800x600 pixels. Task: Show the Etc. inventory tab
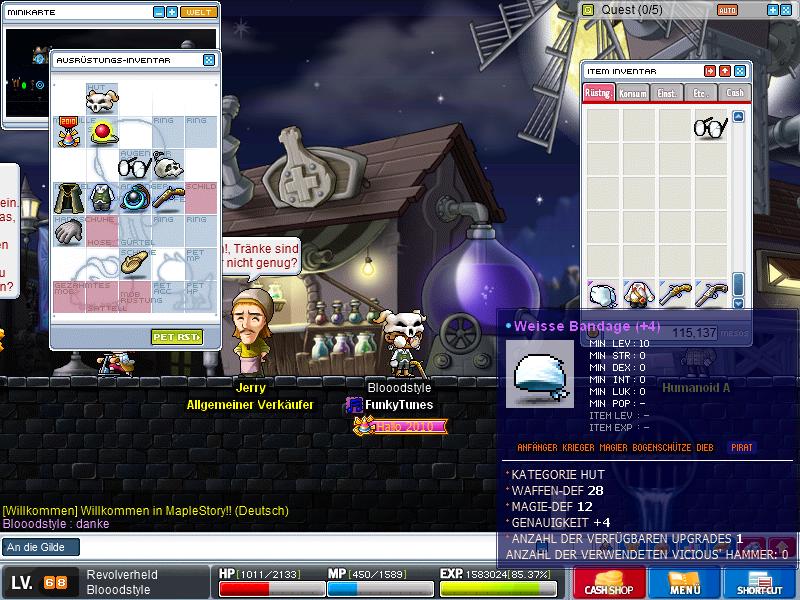pos(701,93)
